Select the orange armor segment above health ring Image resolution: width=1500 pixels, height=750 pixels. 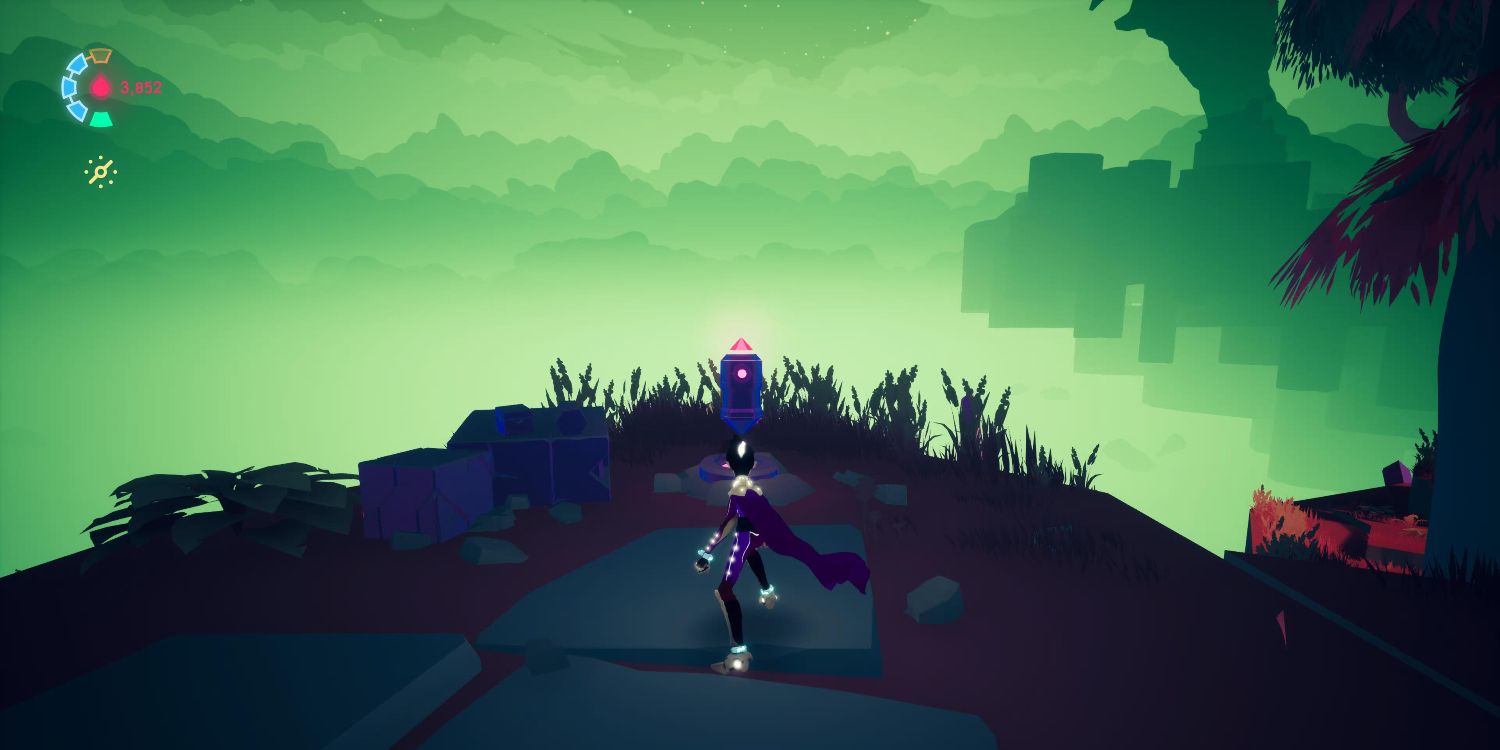(x=99, y=57)
